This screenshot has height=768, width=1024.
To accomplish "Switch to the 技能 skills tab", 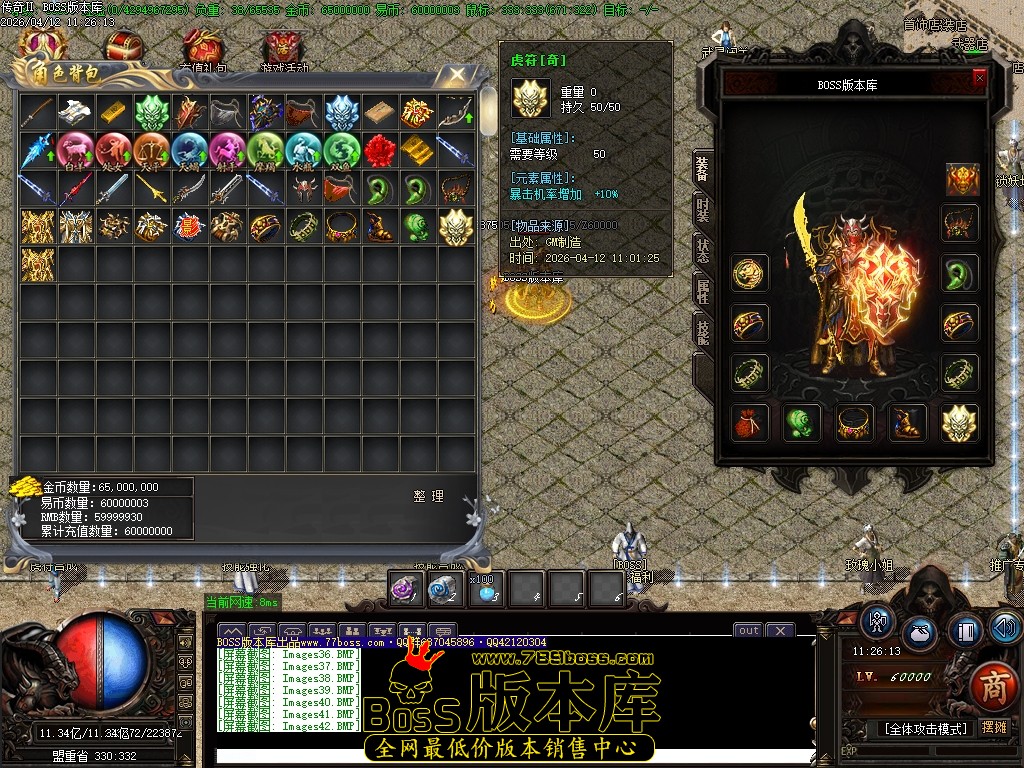I will click(x=704, y=330).
